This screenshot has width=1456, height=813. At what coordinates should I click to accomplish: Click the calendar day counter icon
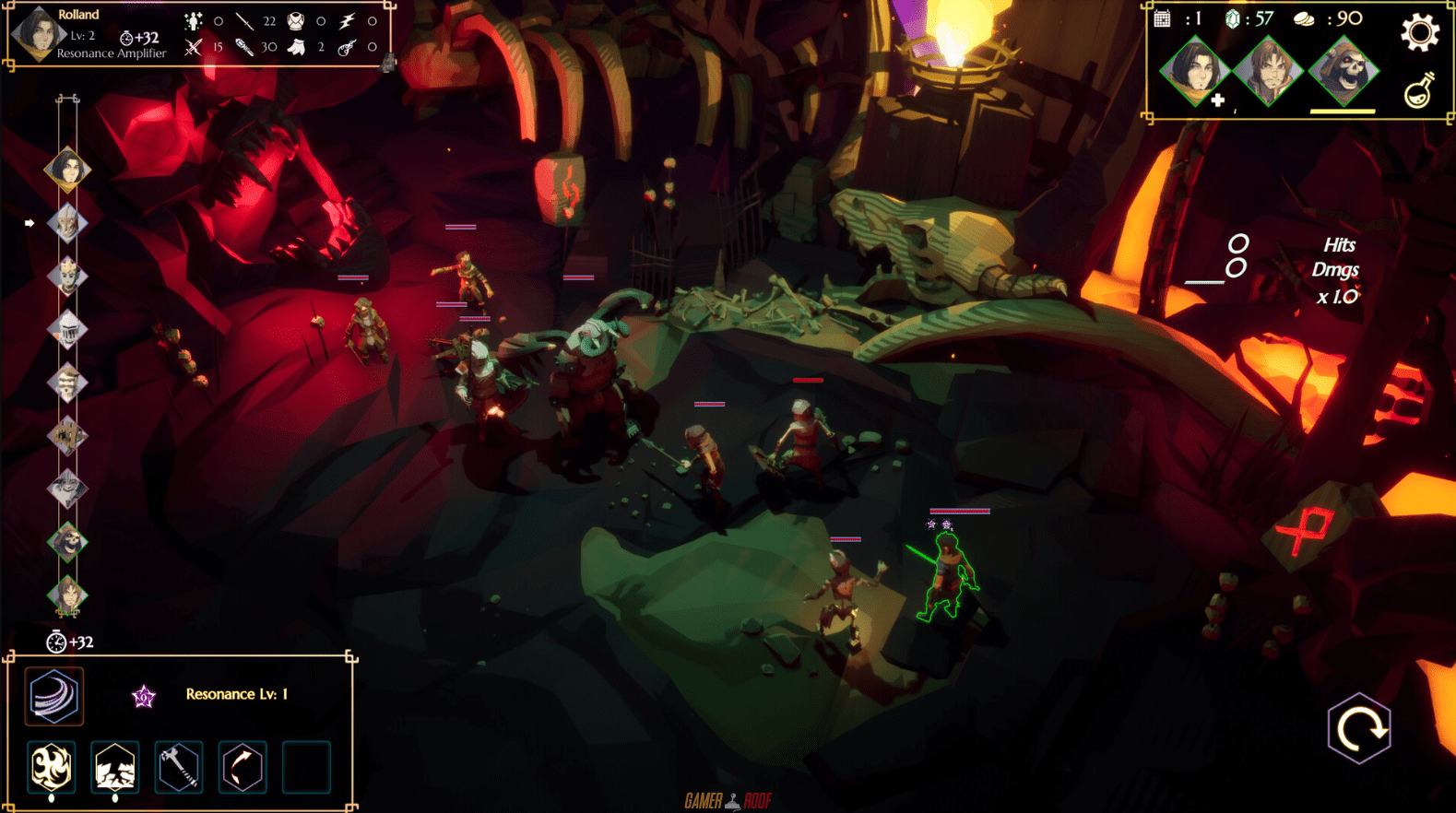pos(1163,18)
